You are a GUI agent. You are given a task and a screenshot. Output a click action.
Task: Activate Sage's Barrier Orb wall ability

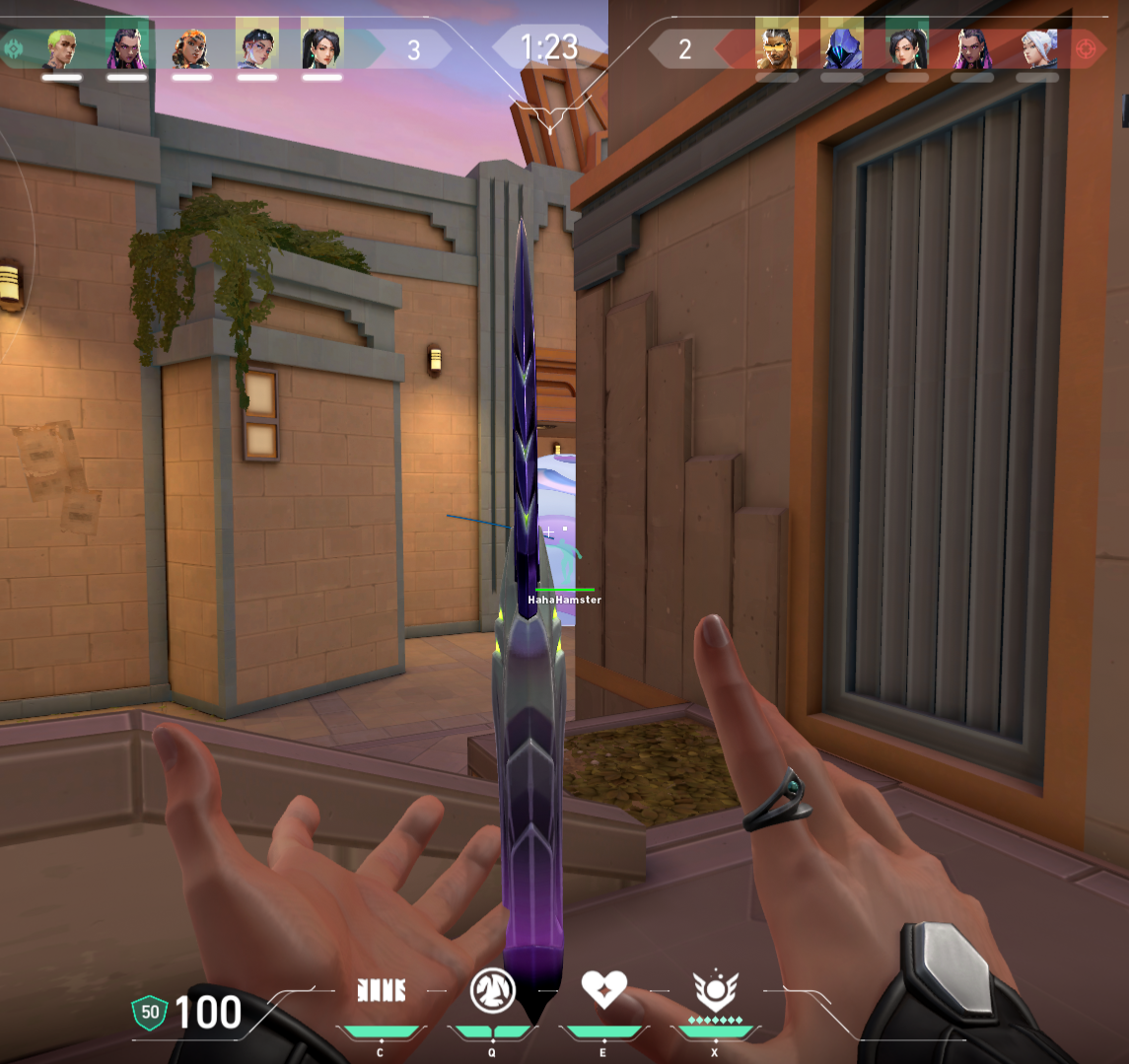pos(381,991)
